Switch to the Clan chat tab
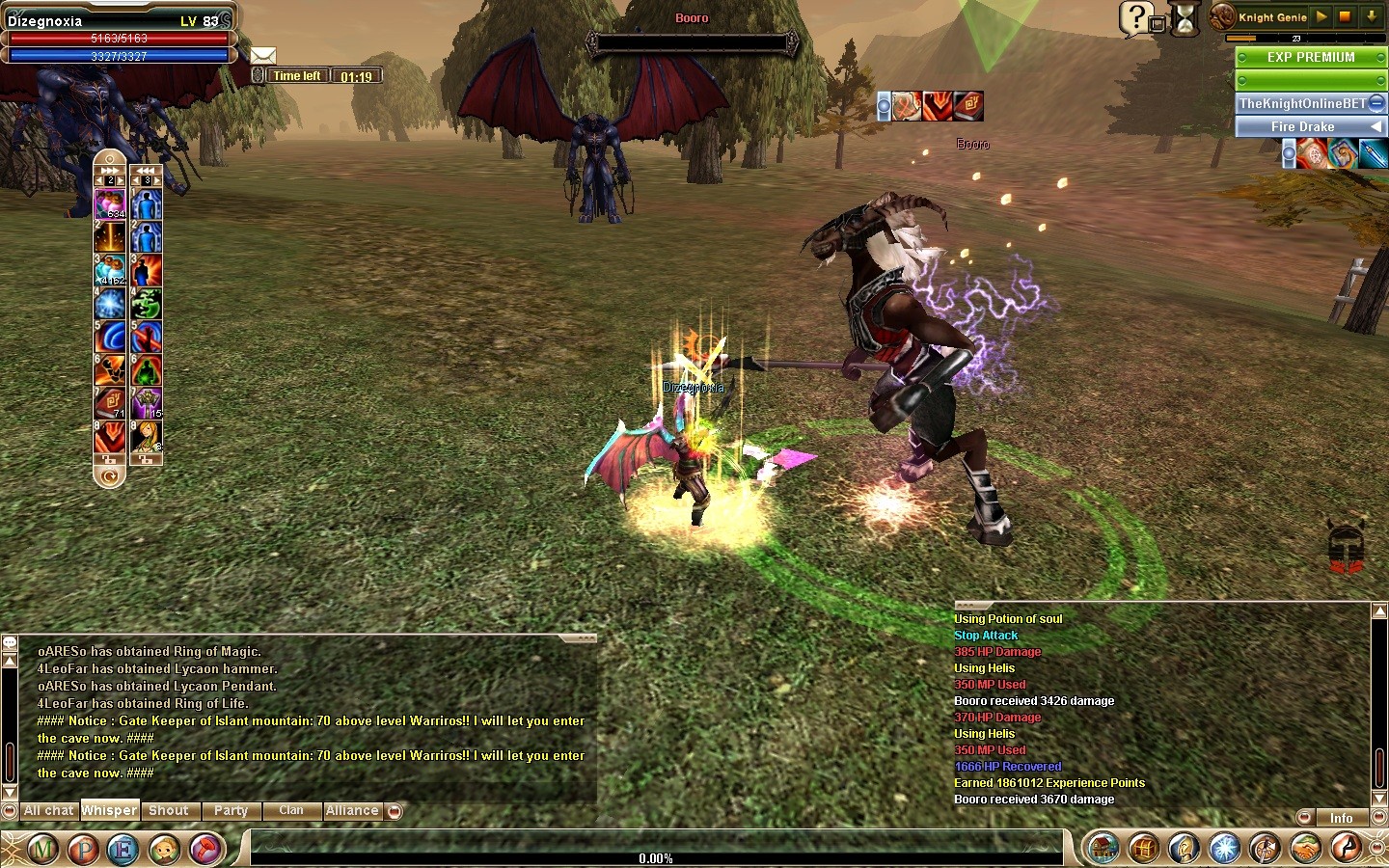This screenshot has width=1389, height=868. tap(291, 811)
